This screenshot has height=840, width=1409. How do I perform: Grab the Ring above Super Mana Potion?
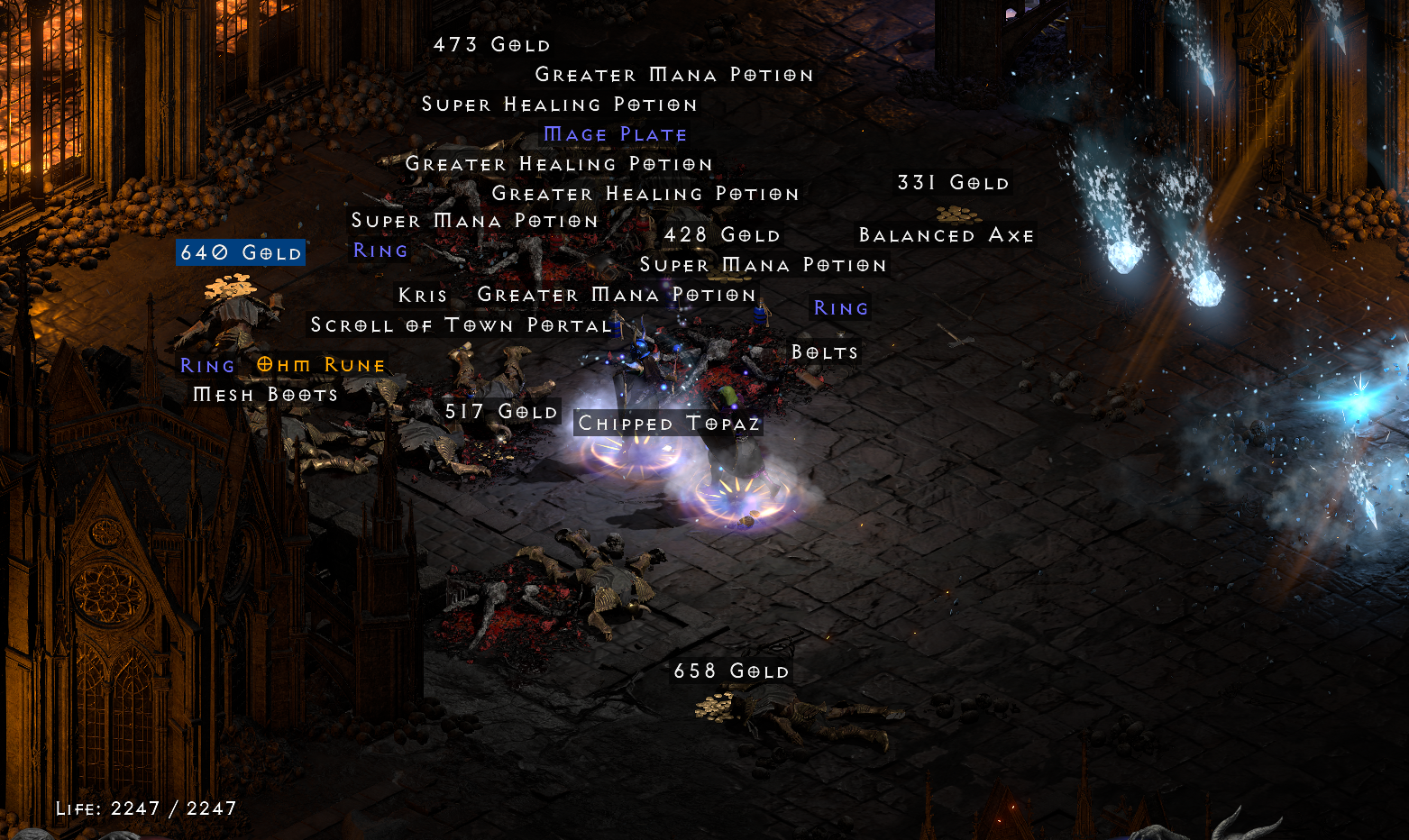(379, 251)
